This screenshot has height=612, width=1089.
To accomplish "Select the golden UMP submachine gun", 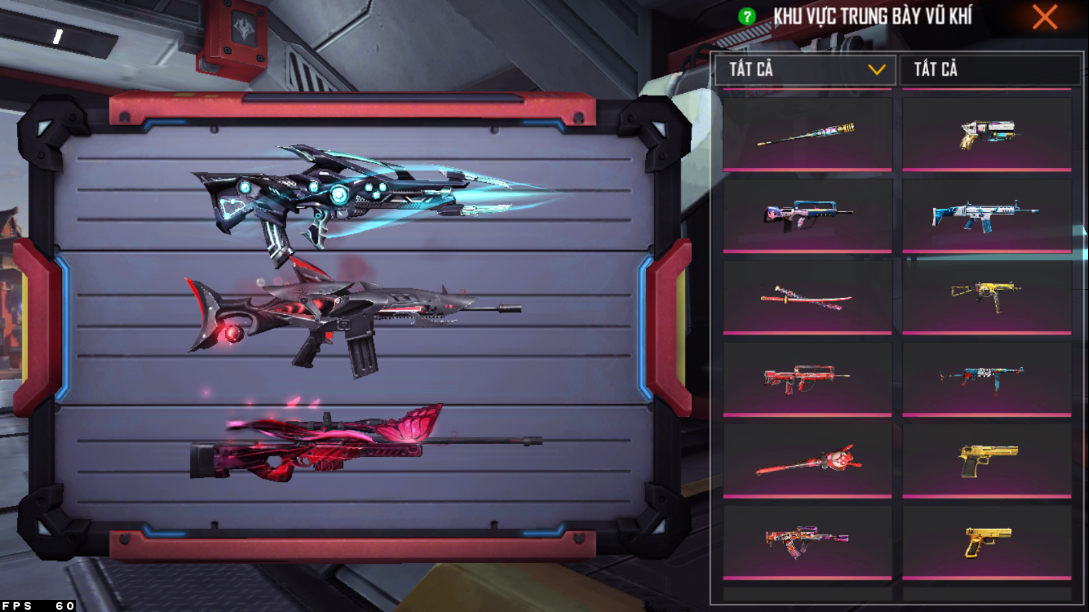I will pyautogui.click(x=986, y=294).
